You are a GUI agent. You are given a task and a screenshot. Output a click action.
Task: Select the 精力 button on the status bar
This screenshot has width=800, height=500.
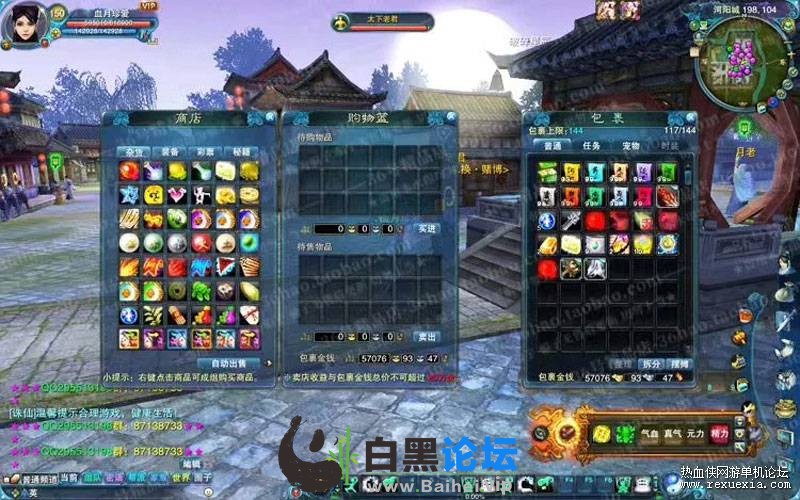[718, 434]
